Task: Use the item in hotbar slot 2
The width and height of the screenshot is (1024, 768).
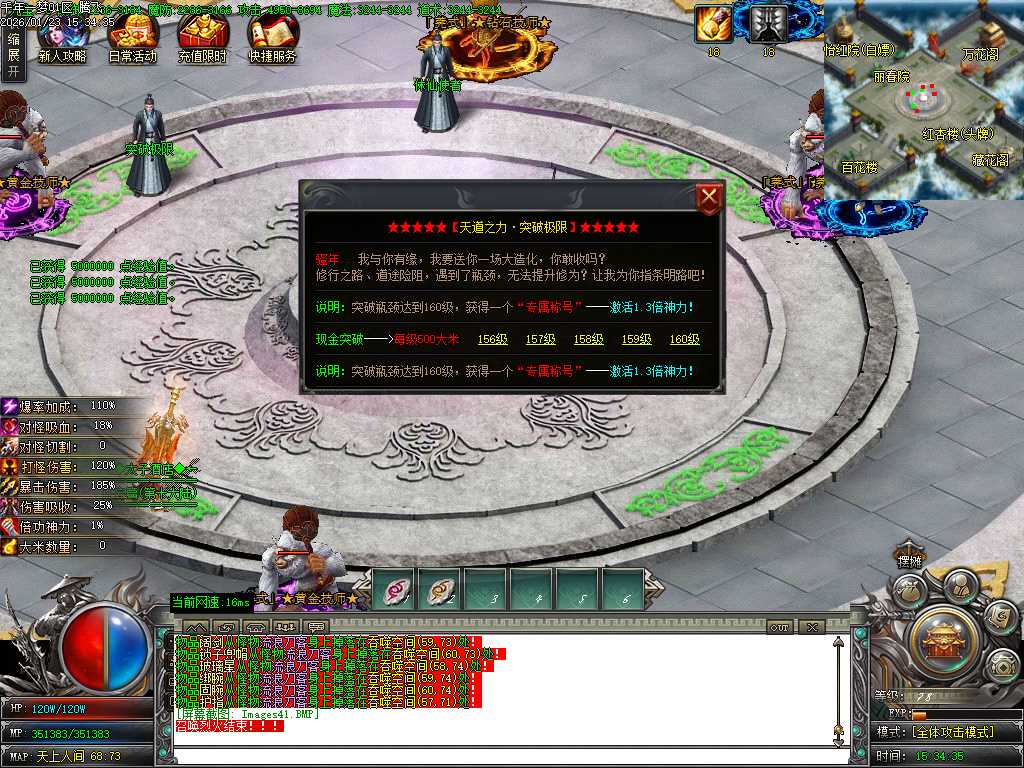Action: pos(439,590)
